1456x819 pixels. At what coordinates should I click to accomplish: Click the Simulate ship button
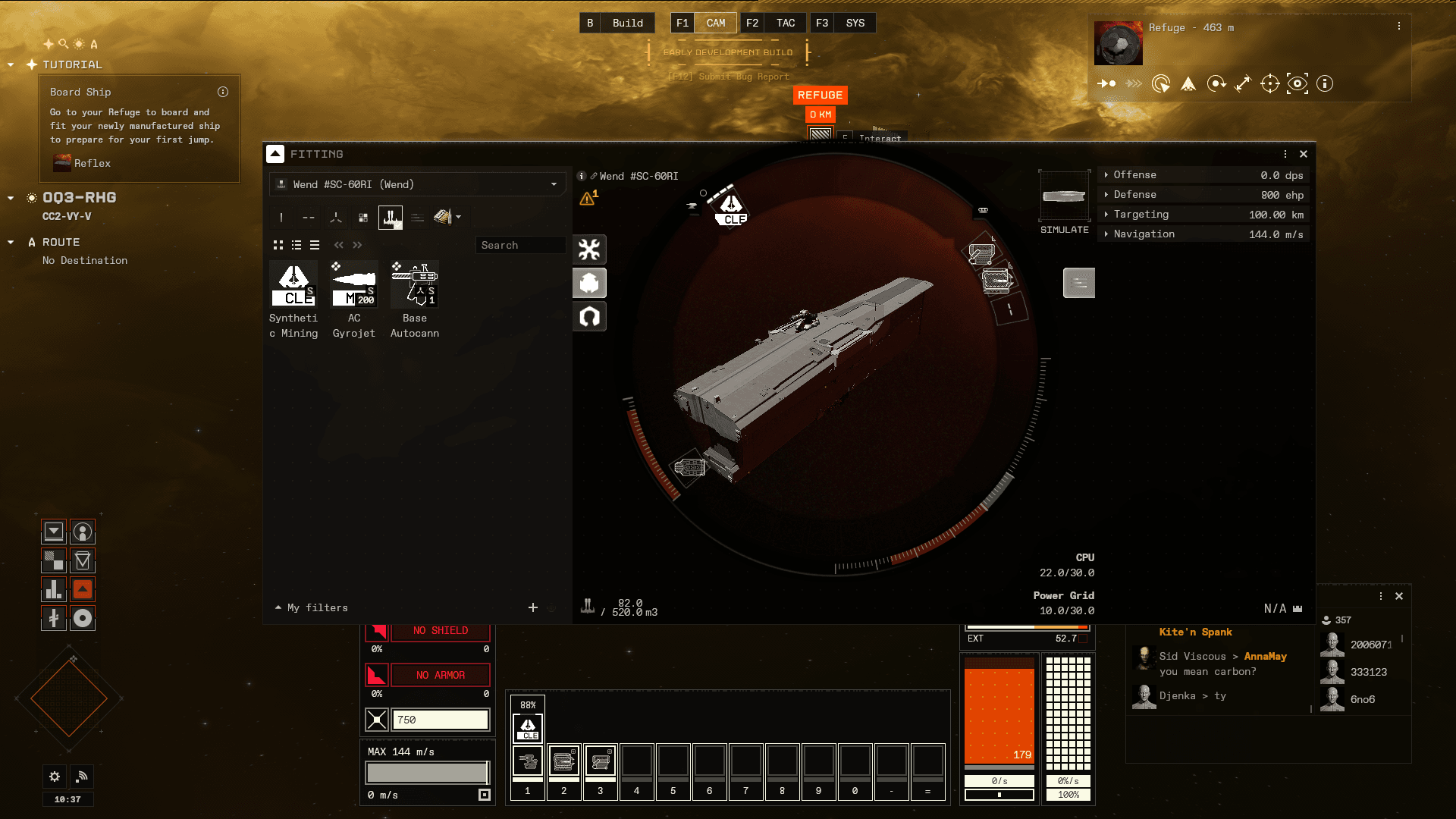1065,202
